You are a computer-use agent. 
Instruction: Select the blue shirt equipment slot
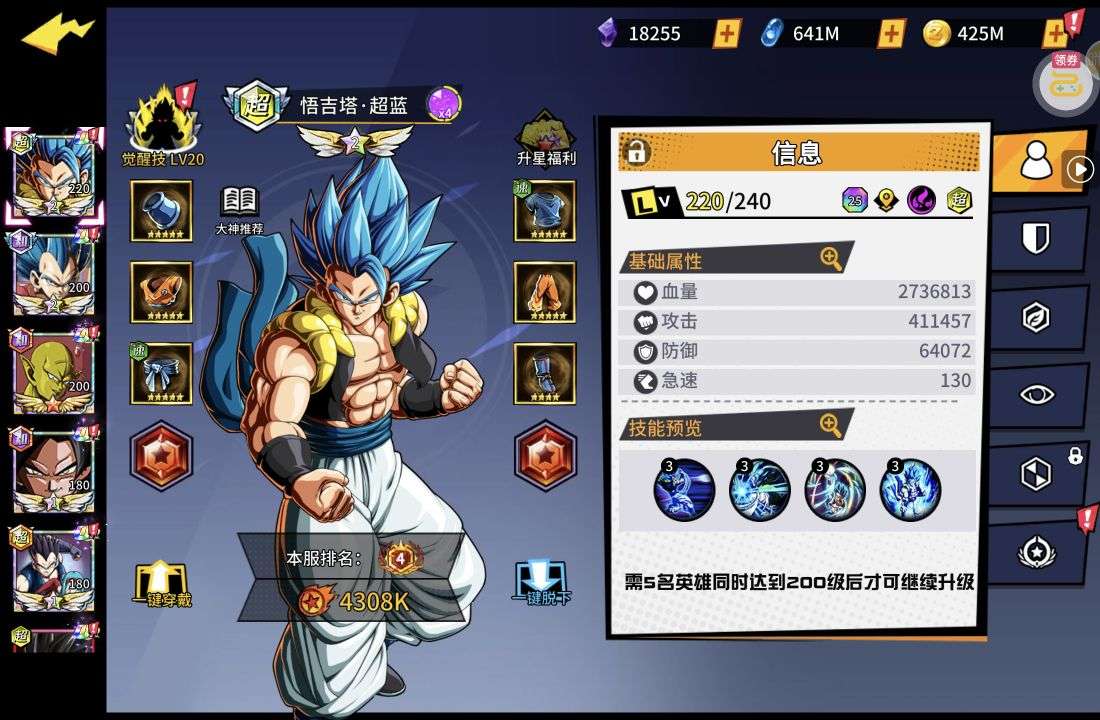pos(545,211)
